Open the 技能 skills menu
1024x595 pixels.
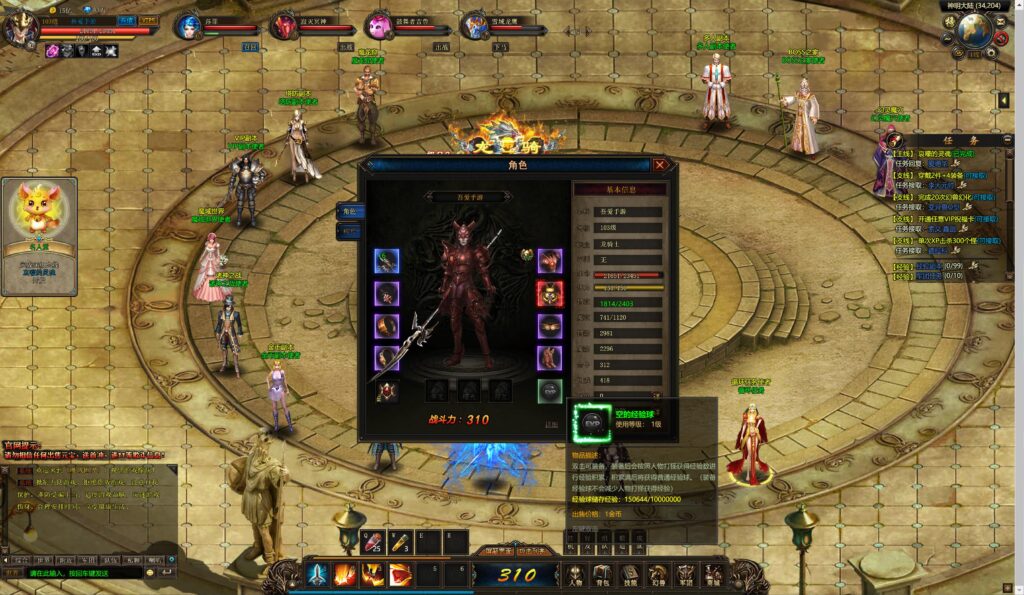coord(630,575)
